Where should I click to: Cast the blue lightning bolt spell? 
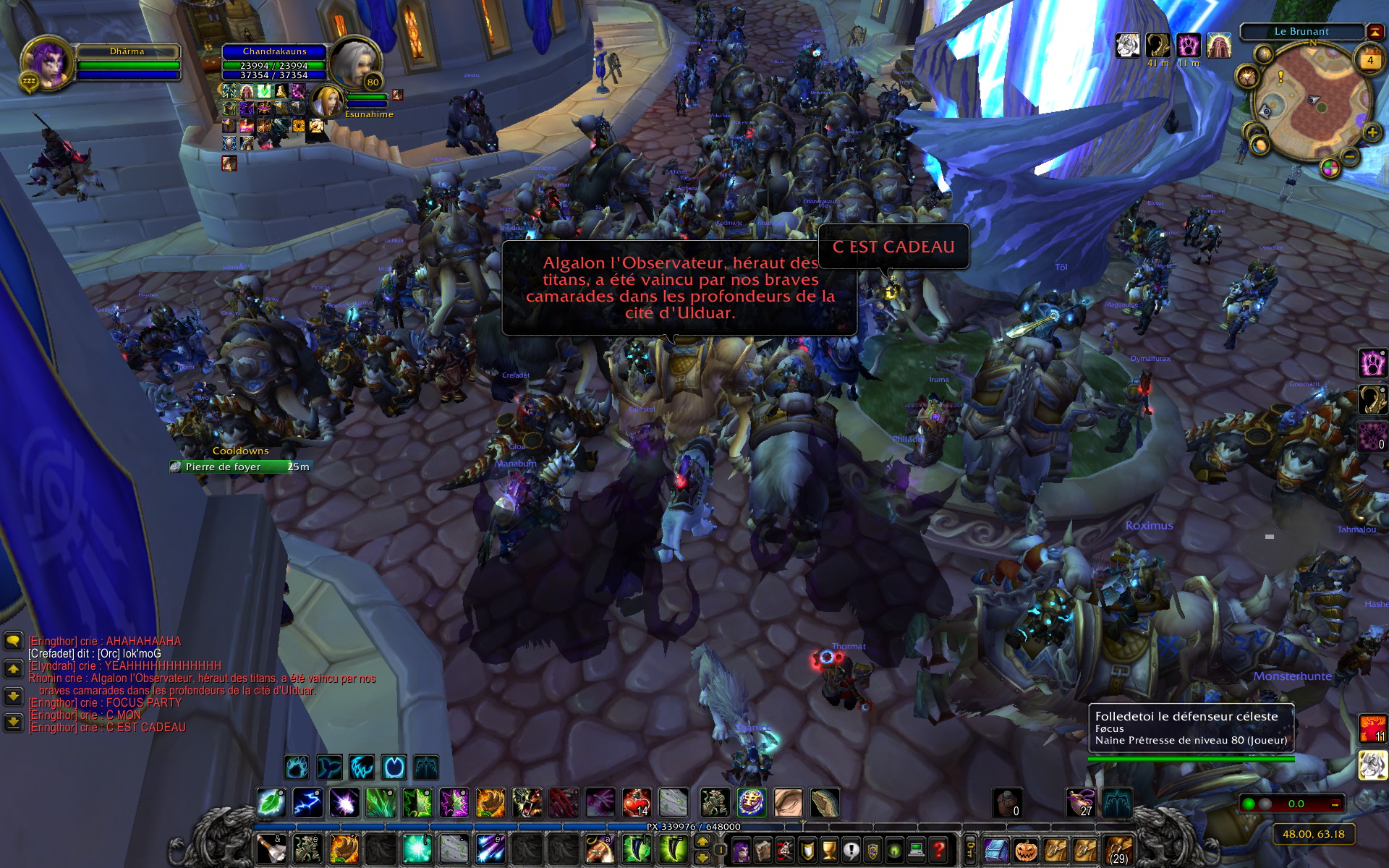307,803
